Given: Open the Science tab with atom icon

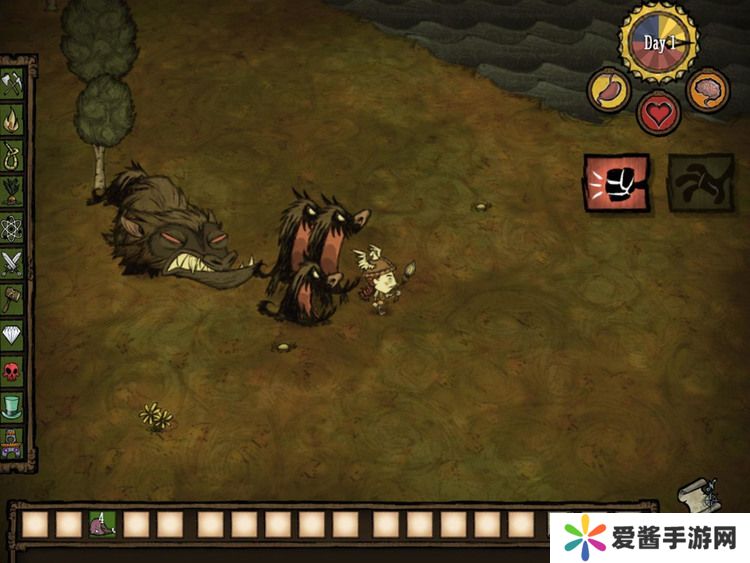Looking at the screenshot, I should click(13, 226).
